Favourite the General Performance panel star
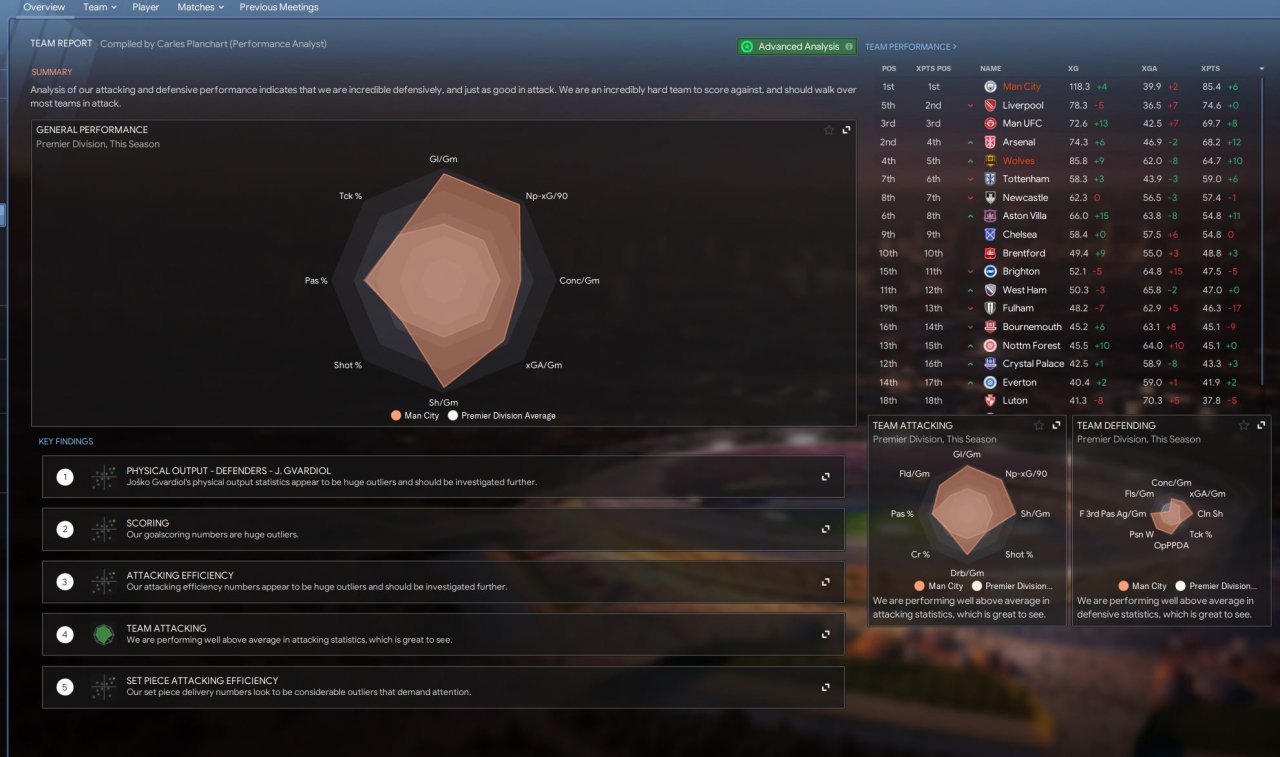This screenshot has width=1280, height=757. (x=828, y=130)
